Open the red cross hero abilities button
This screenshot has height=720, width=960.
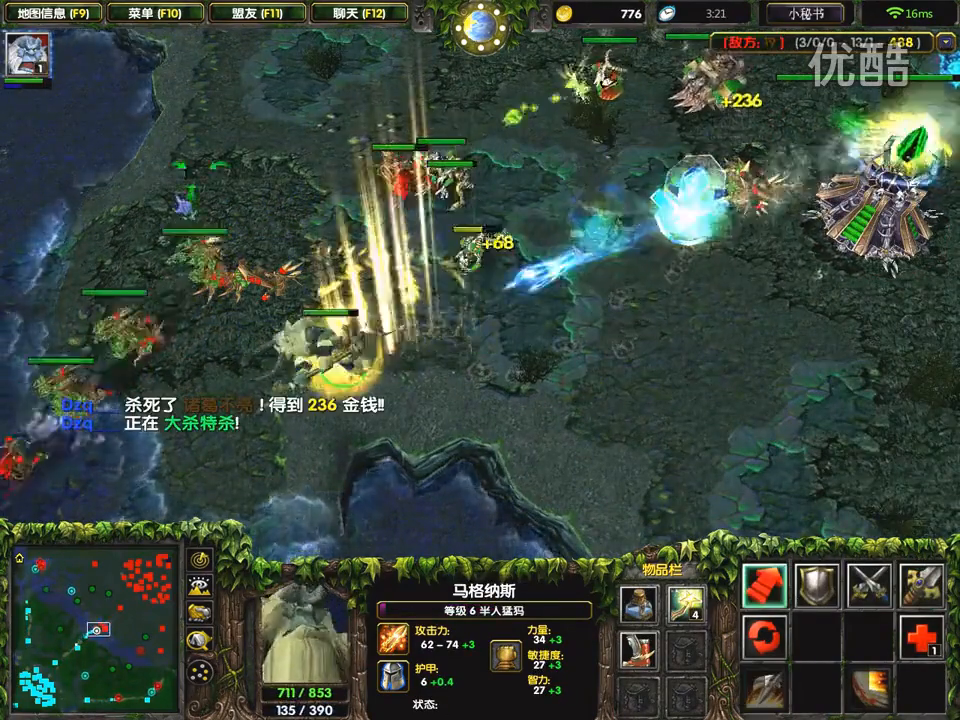point(921,637)
